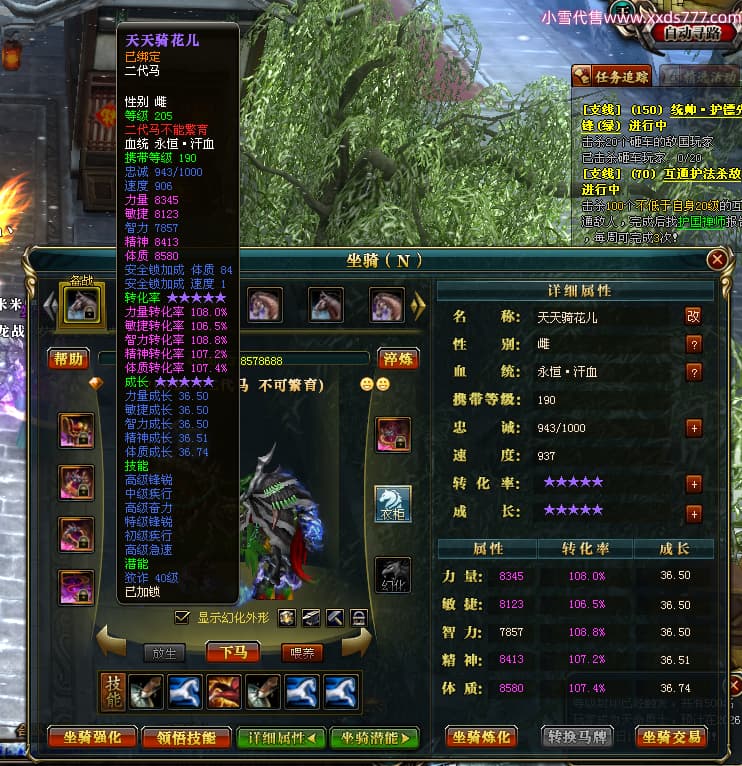The width and height of the screenshot is (742, 766).
Task: Open 坐骑交易 mount trading
Action: pos(672,737)
